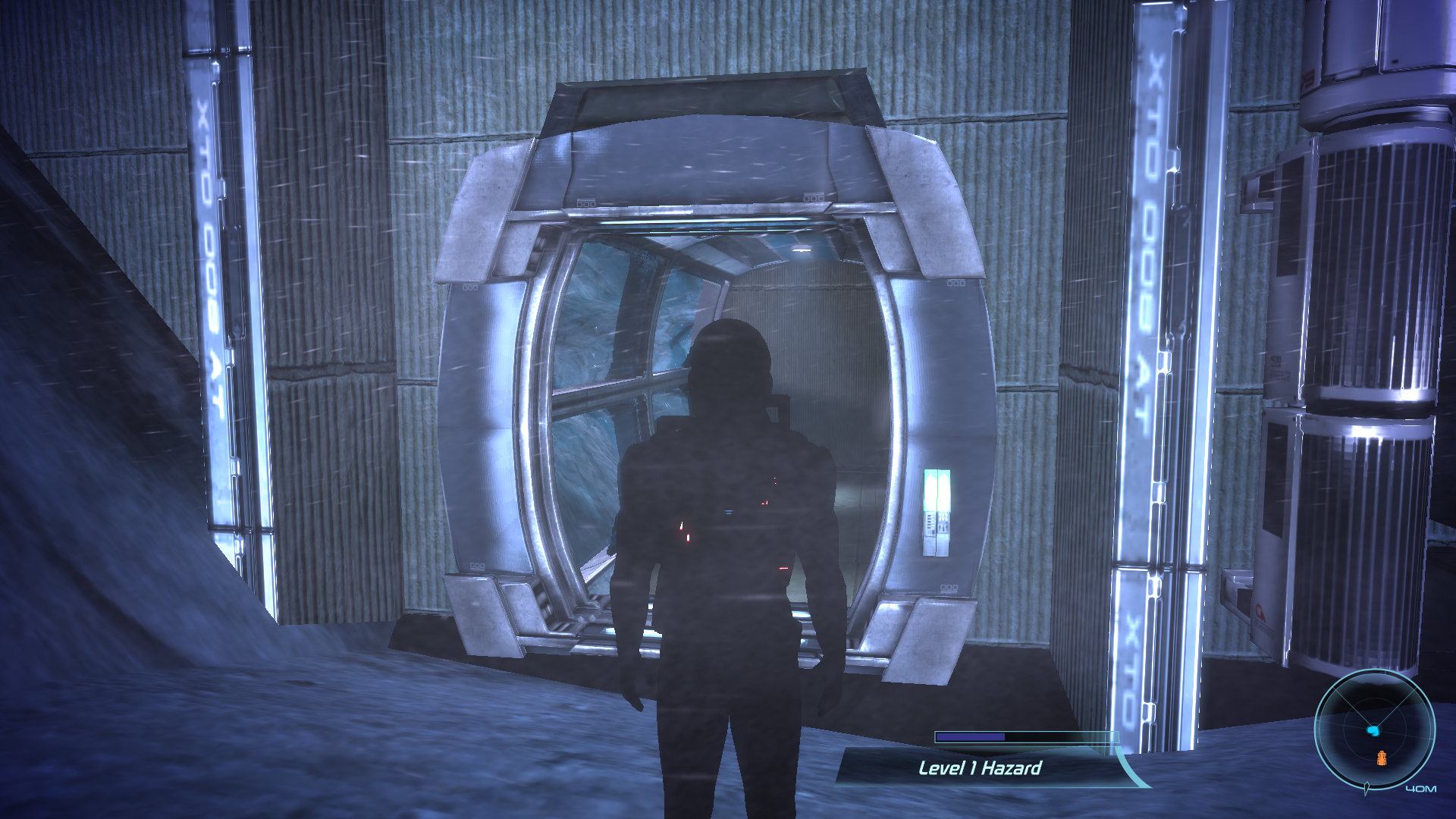Click the cyan blip on the radar
1456x819 pixels.
click(x=1373, y=730)
